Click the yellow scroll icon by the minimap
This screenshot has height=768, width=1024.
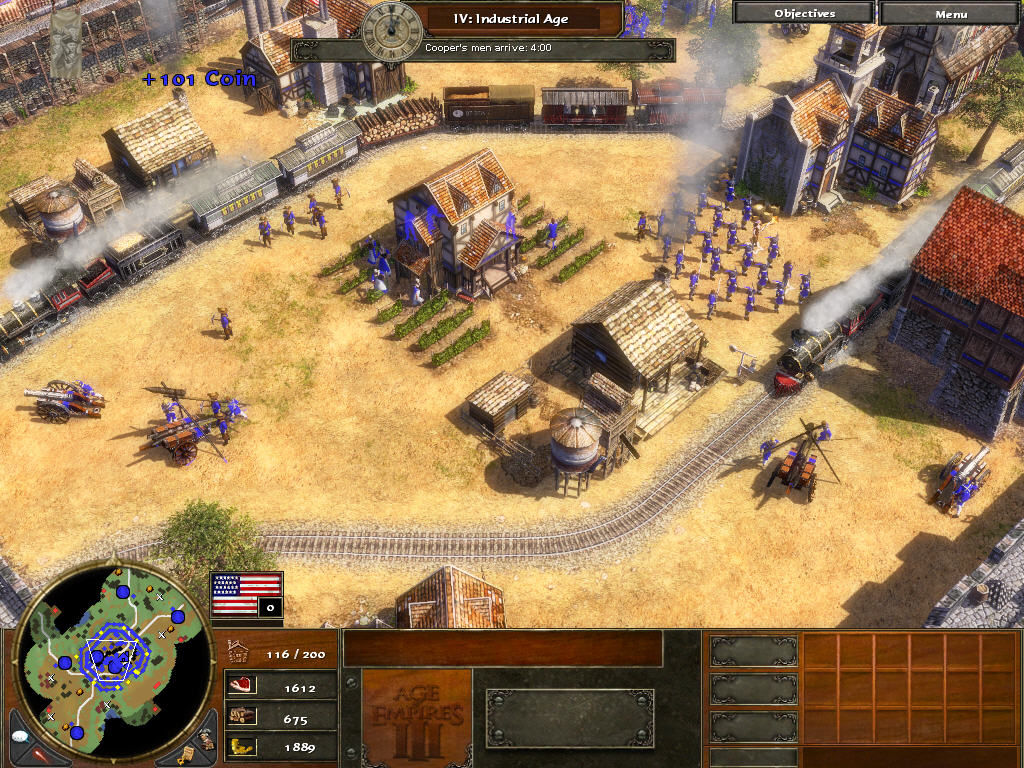tap(186, 750)
